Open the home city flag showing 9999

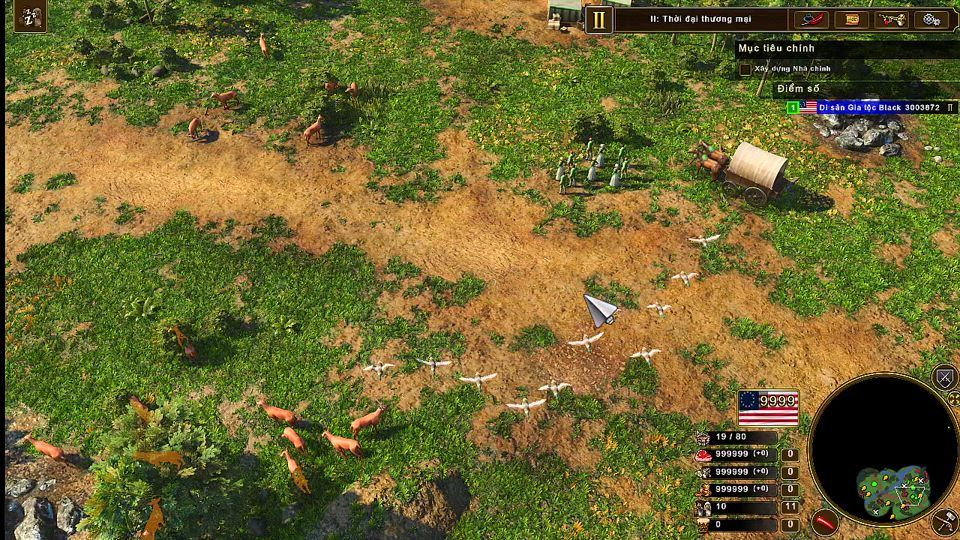pos(768,408)
